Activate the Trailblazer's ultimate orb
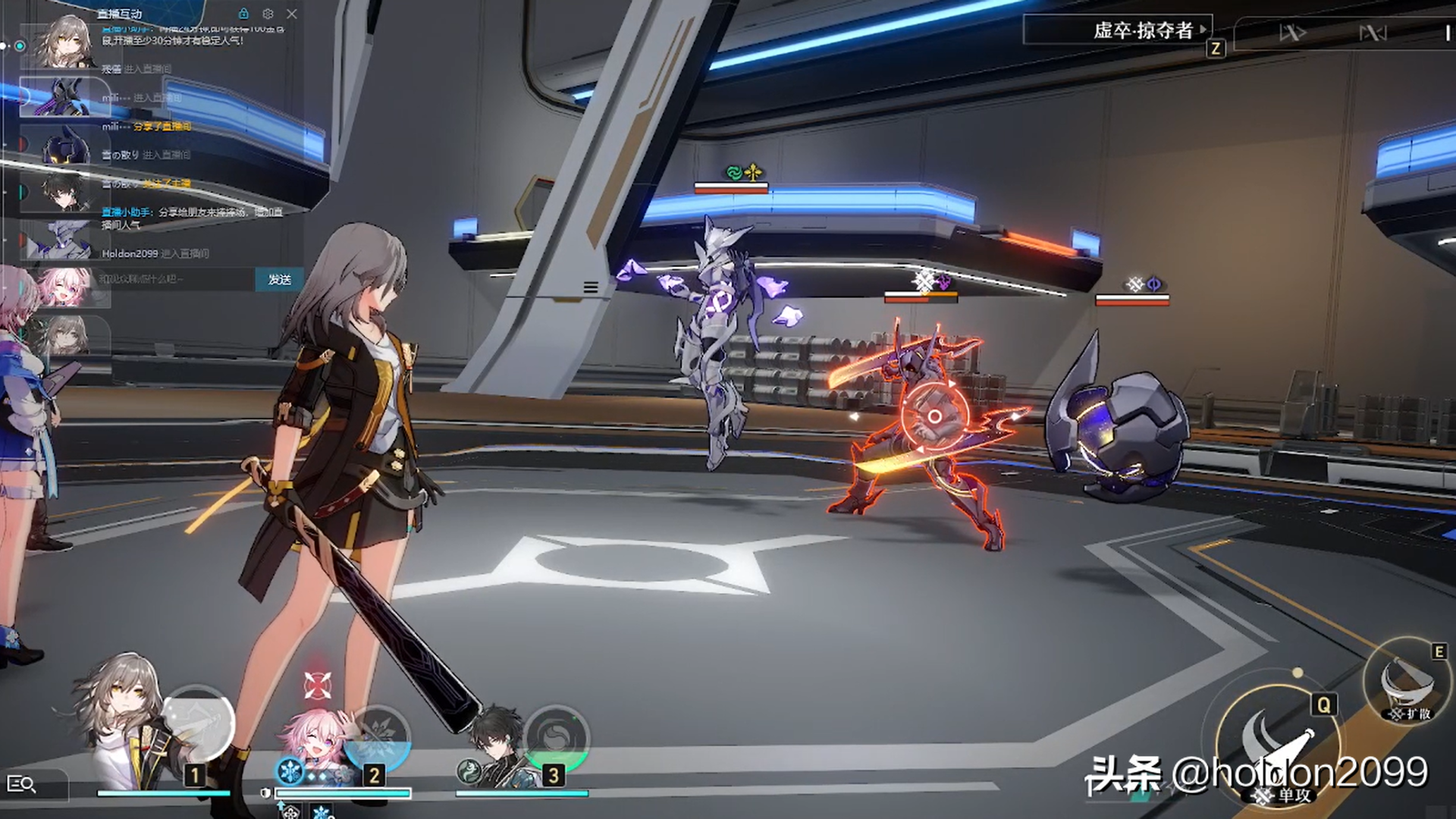The width and height of the screenshot is (1456, 819). click(x=199, y=724)
